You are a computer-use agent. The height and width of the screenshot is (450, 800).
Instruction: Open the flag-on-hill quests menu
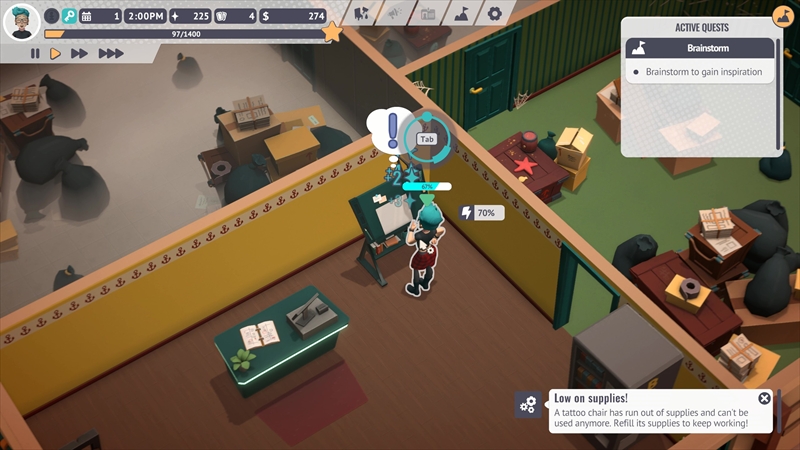pyautogui.click(x=461, y=14)
